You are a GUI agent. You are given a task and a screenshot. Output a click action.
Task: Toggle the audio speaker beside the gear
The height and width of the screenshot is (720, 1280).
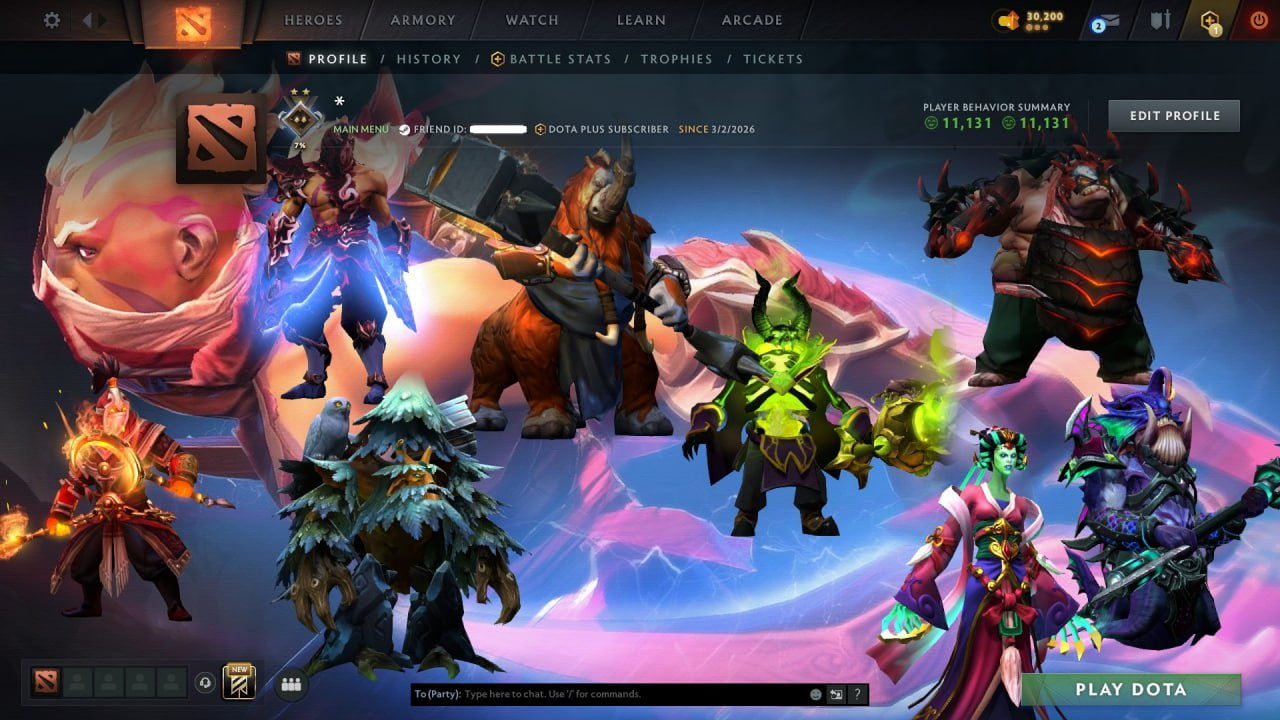(90, 19)
